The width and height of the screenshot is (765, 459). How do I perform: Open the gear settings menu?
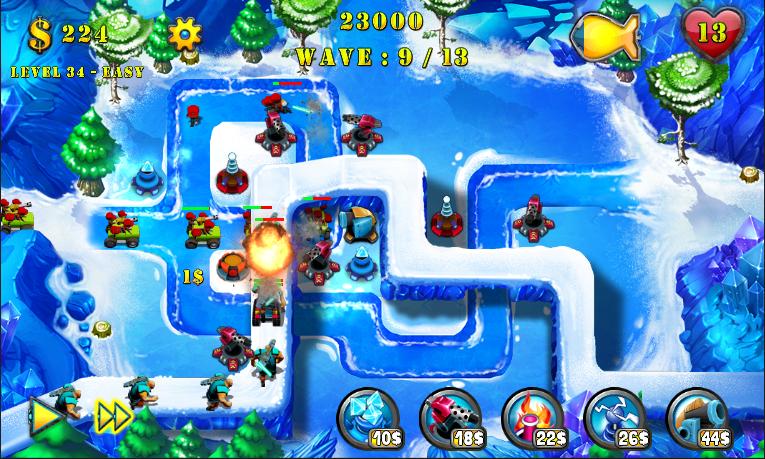[184, 34]
